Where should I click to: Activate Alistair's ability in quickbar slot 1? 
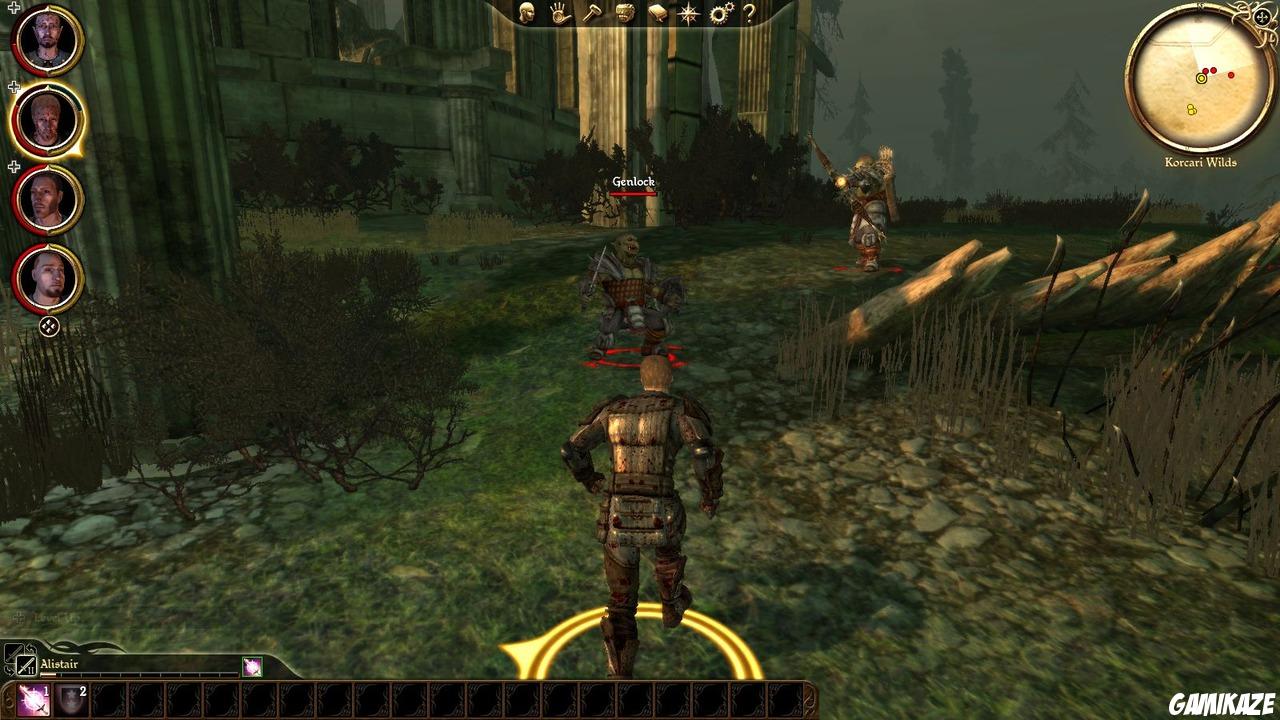click(33, 700)
